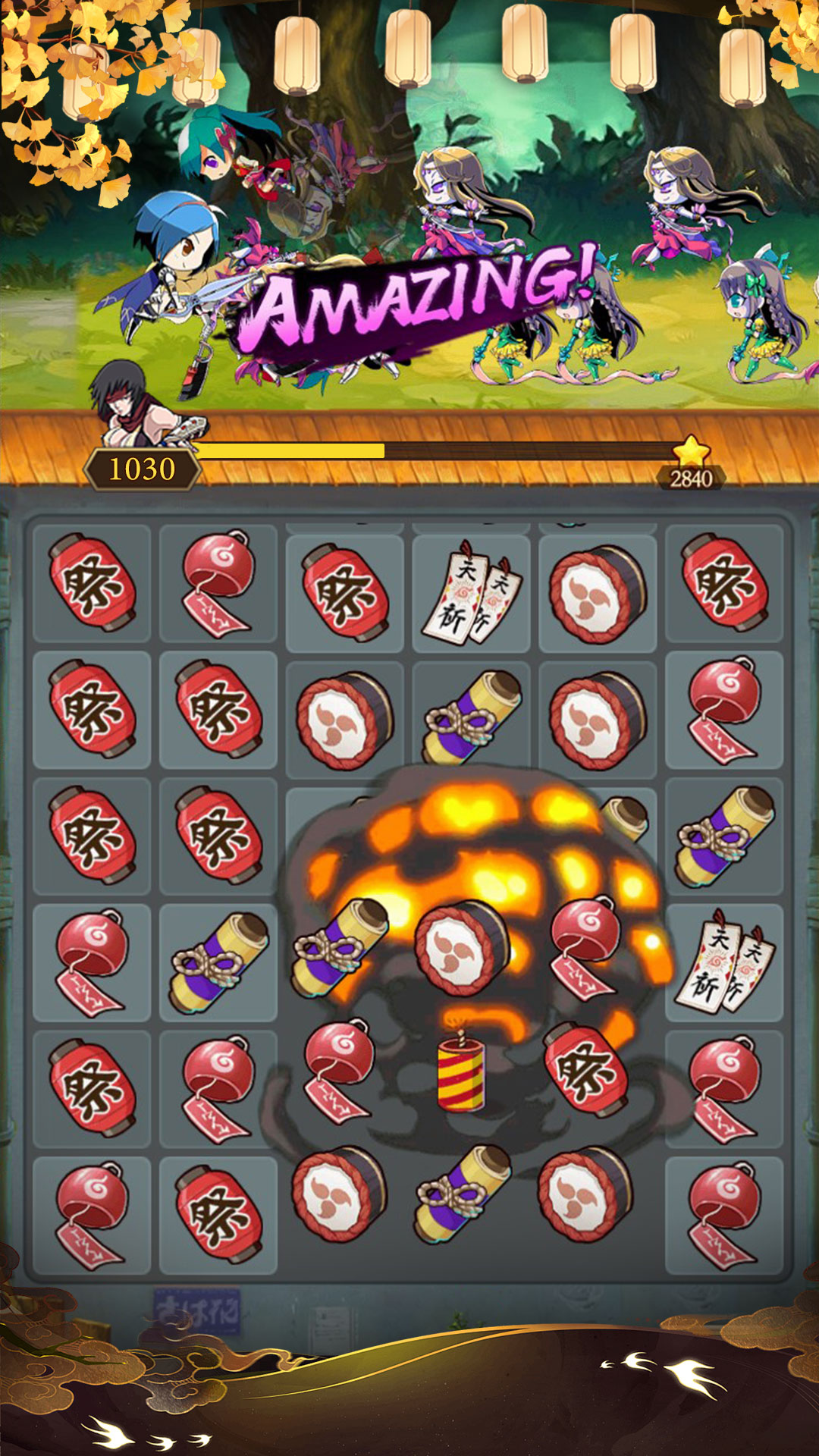Select the striped firecracker tile

[461, 1072]
